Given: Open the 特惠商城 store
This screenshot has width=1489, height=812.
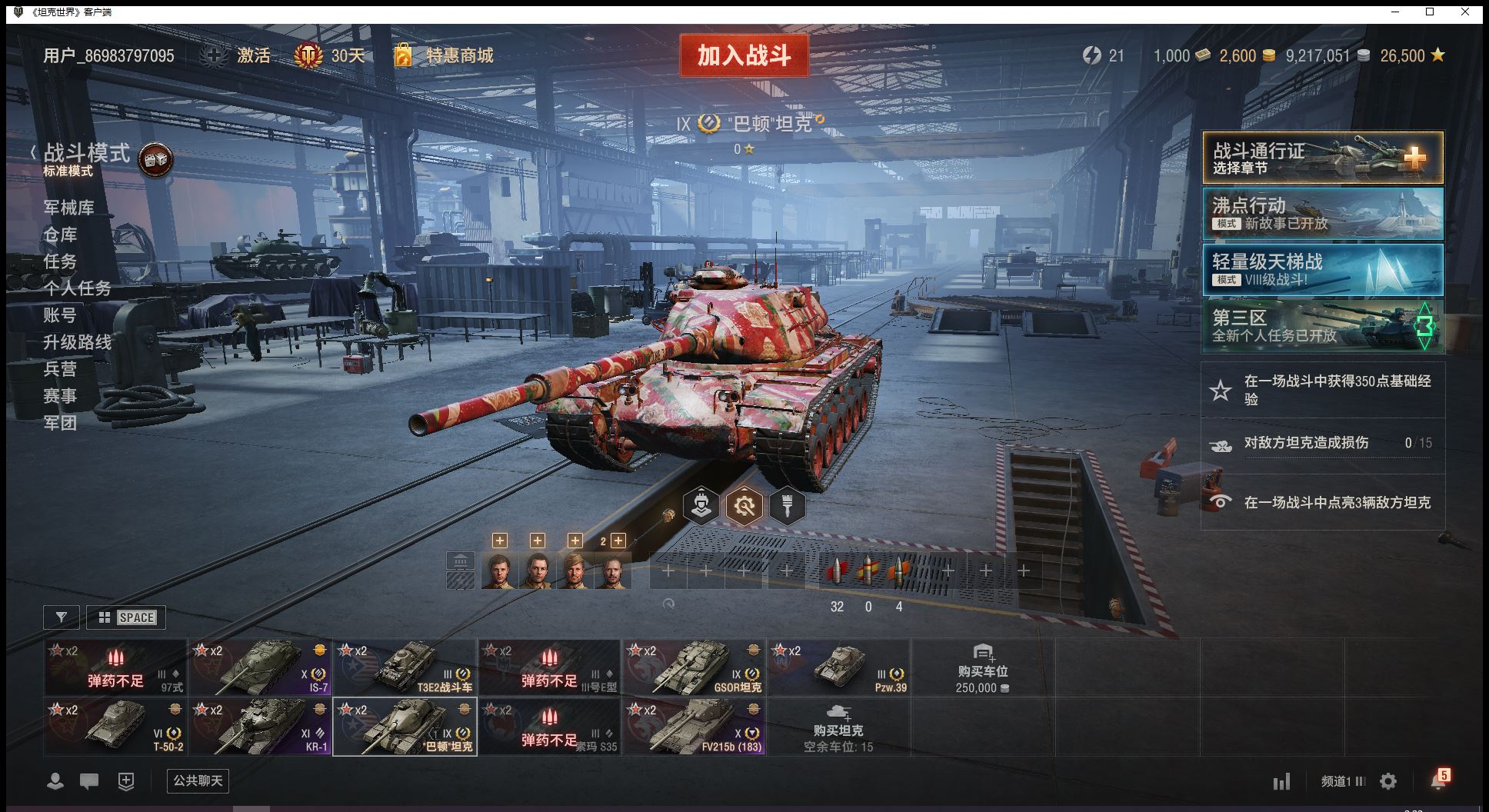Looking at the screenshot, I should 459,55.
